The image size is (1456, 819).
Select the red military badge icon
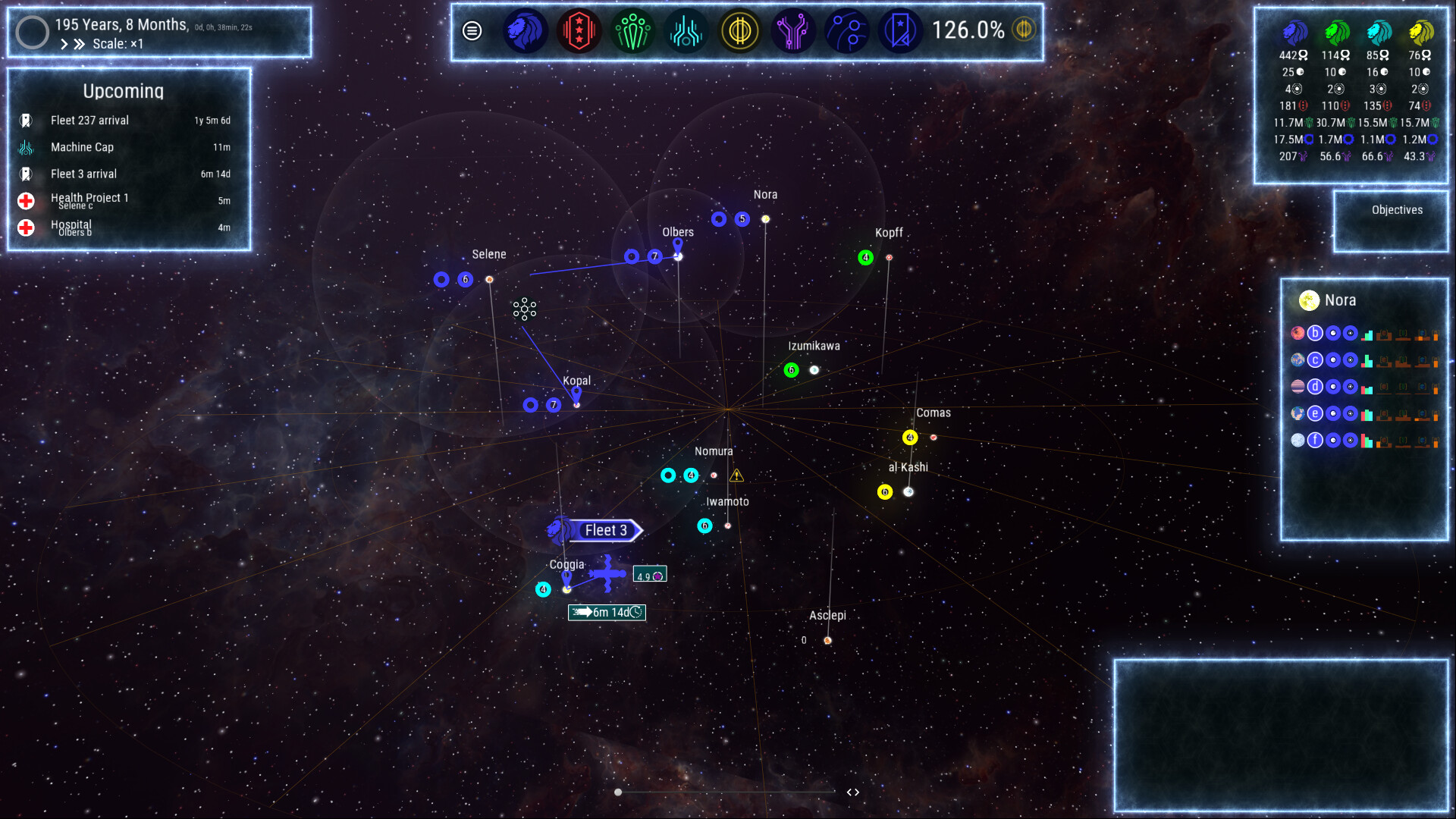click(x=577, y=31)
